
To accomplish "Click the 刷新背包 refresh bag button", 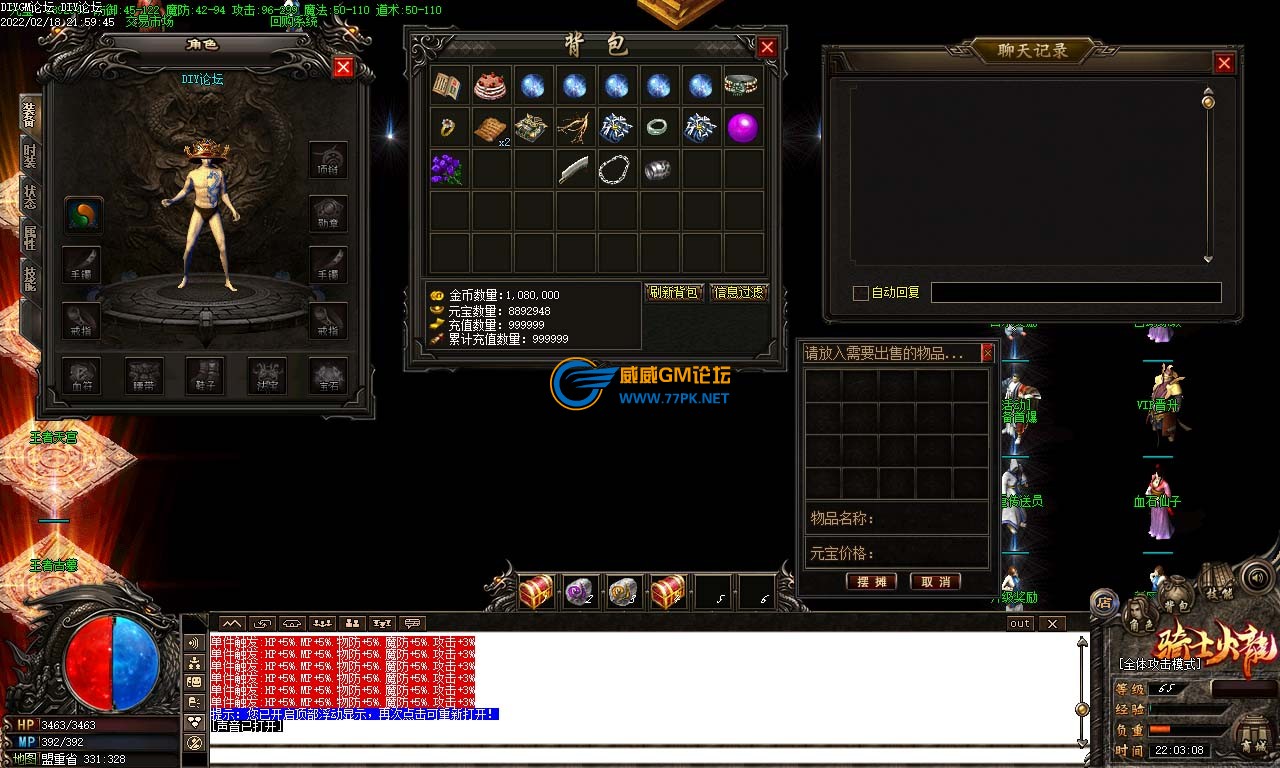I will (674, 293).
